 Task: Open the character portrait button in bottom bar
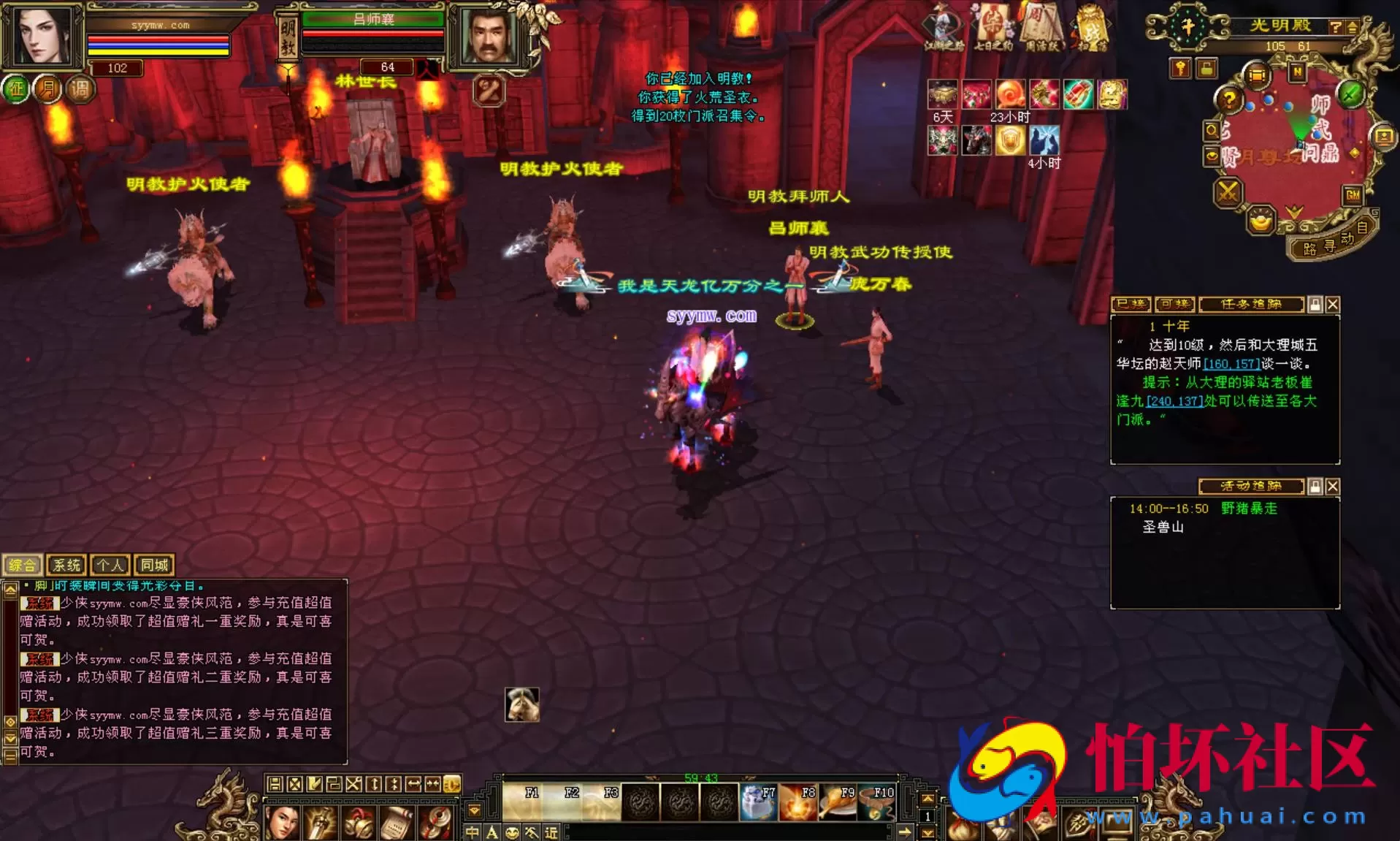coord(282,823)
